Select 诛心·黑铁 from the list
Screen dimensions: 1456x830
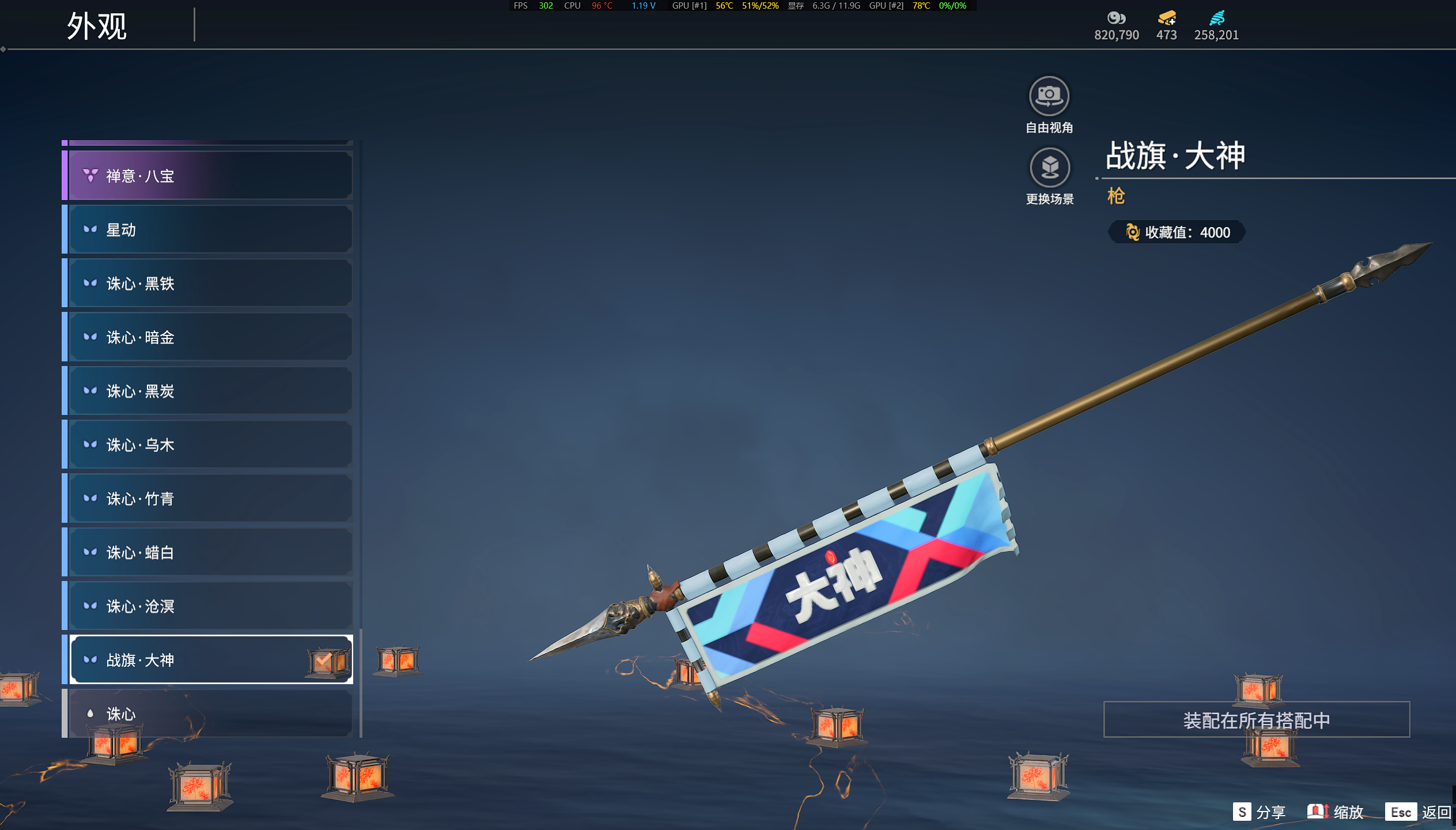pyautogui.click(x=210, y=284)
